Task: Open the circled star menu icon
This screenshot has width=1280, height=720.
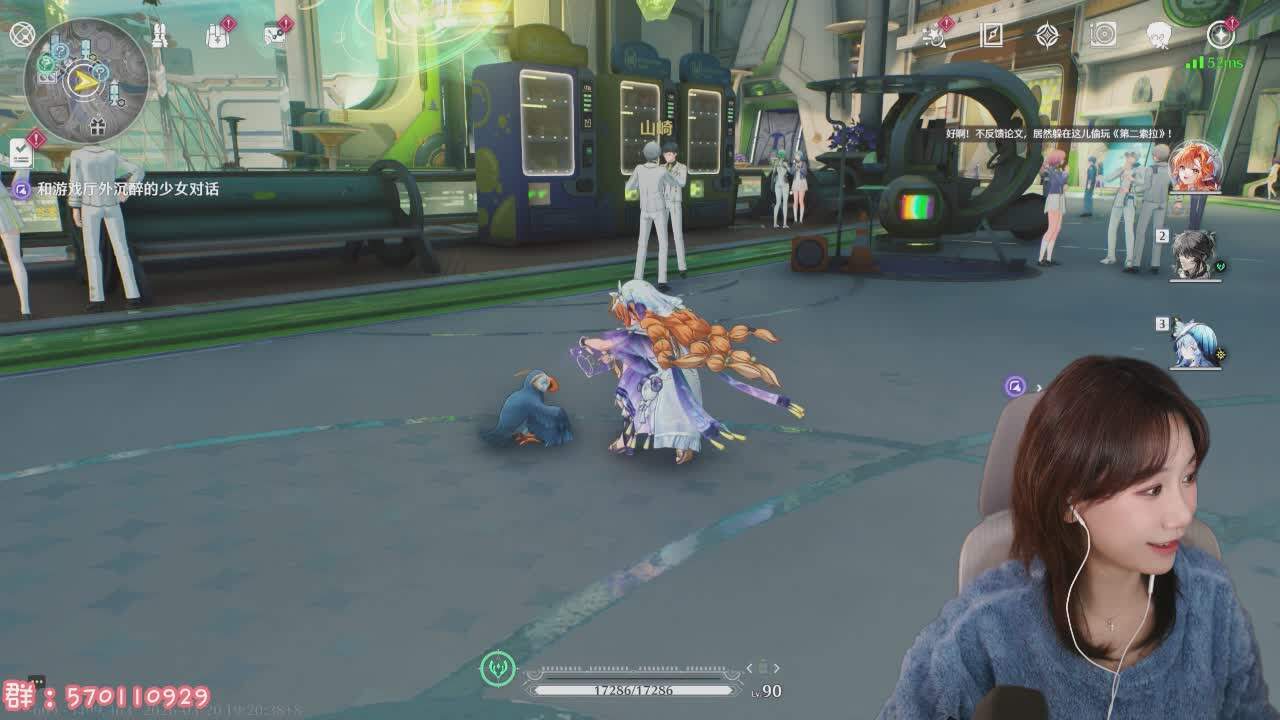Action: click(1220, 35)
